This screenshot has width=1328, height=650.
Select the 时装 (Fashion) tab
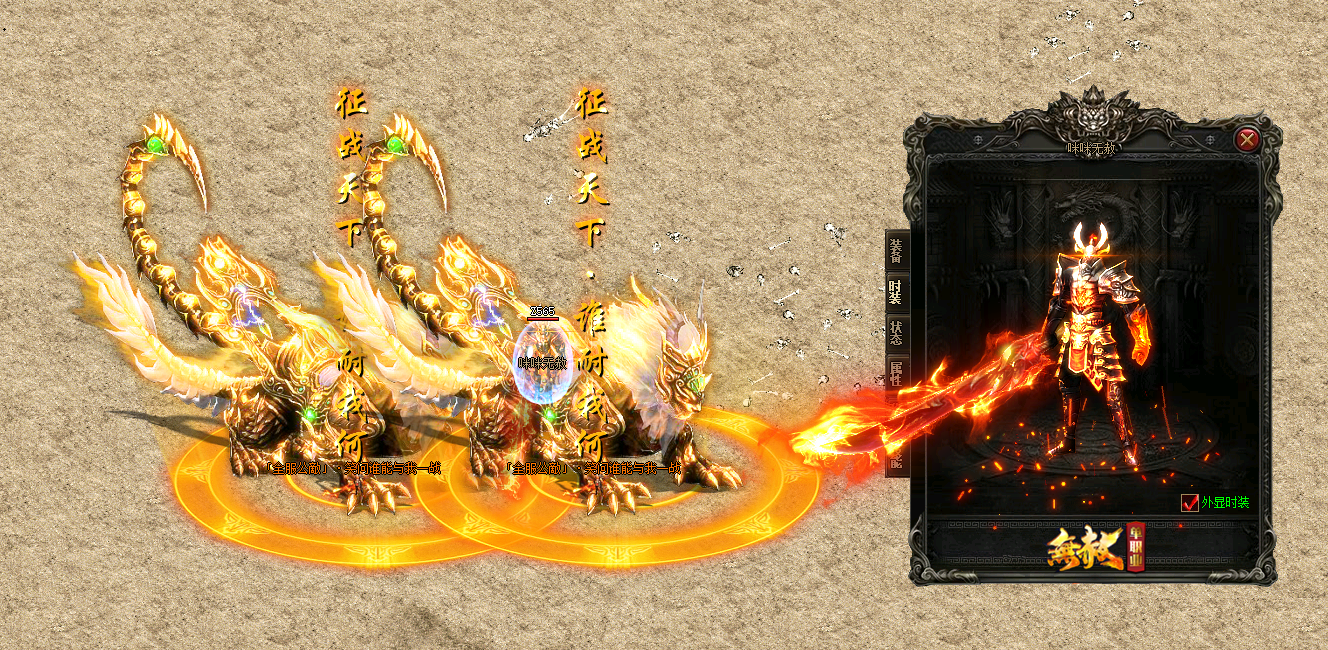pyautogui.click(x=895, y=292)
